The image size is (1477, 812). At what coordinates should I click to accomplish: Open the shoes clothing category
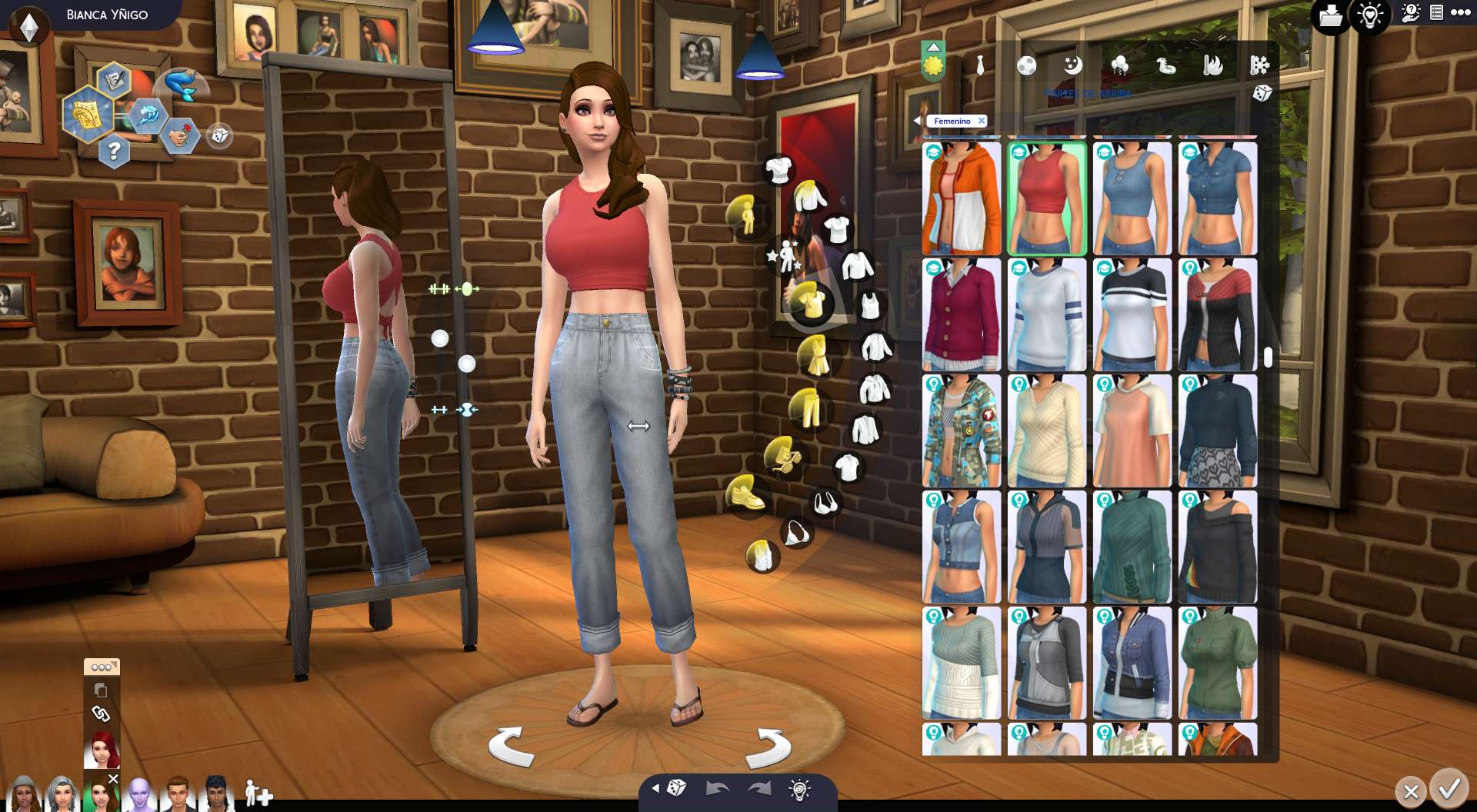[745, 494]
